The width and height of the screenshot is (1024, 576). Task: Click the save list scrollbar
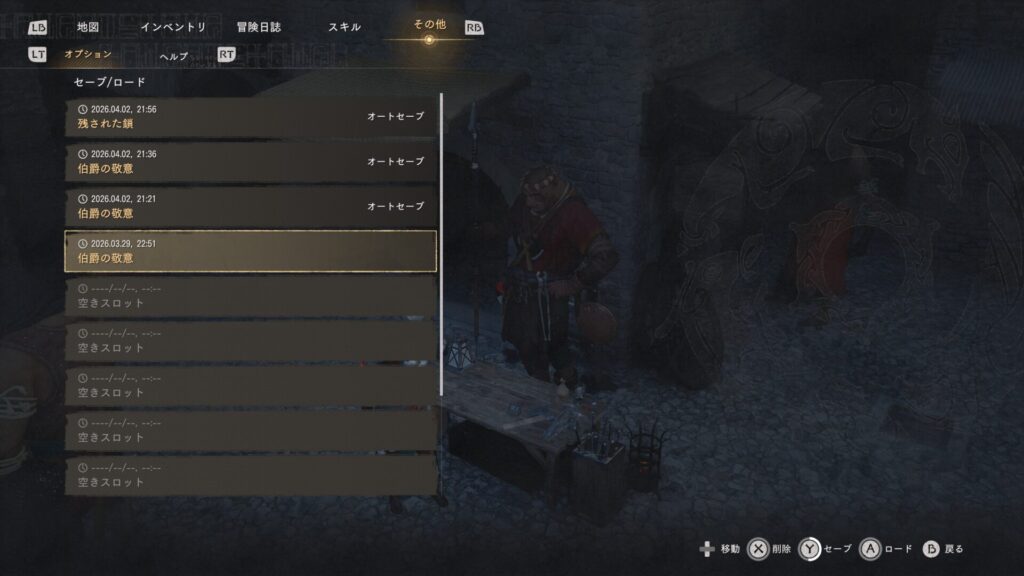click(x=441, y=245)
